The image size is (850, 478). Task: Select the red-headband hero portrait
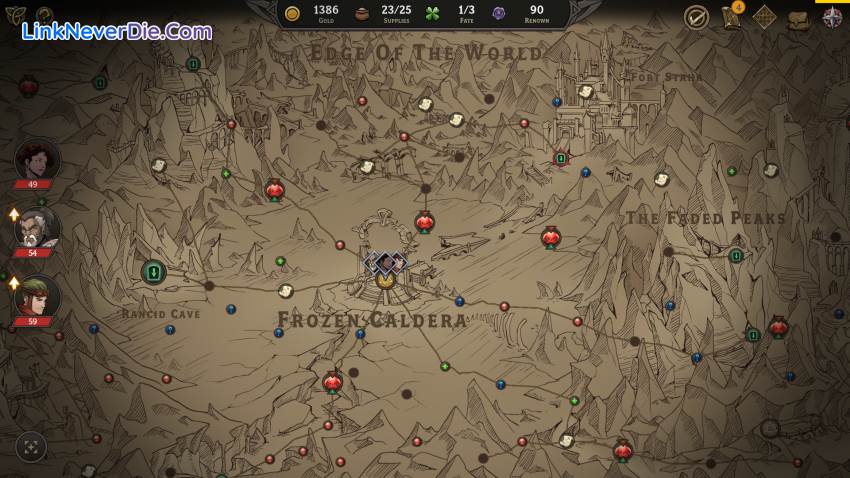pos(37,297)
